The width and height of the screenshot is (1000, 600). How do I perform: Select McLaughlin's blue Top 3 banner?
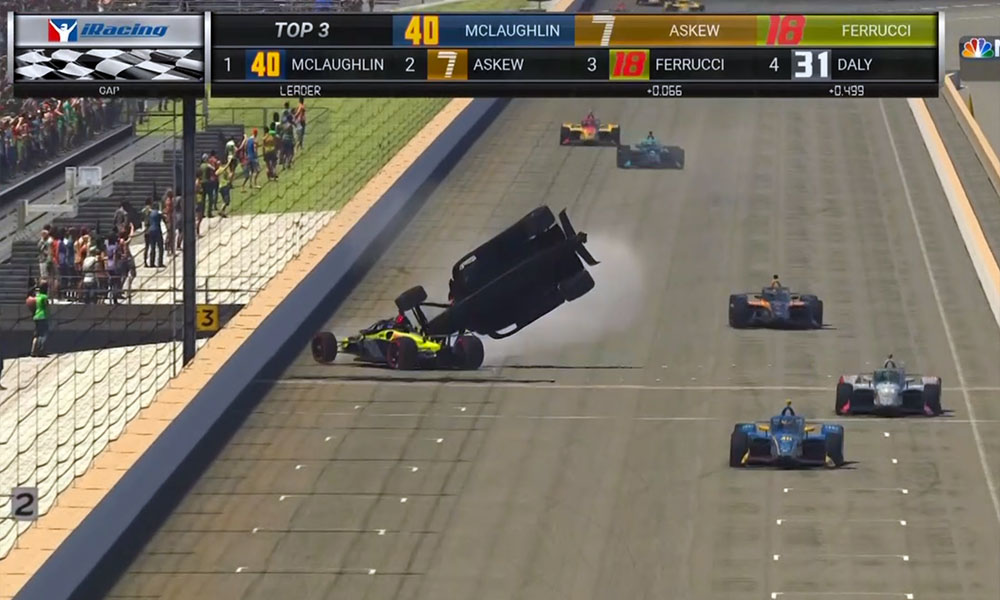(x=484, y=30)
